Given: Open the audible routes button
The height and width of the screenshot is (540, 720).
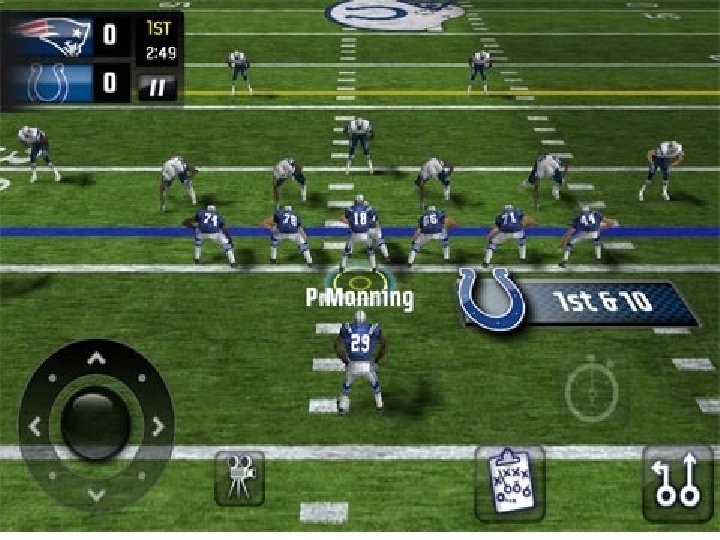Looking at the screenshot, I should click(677, 482).
